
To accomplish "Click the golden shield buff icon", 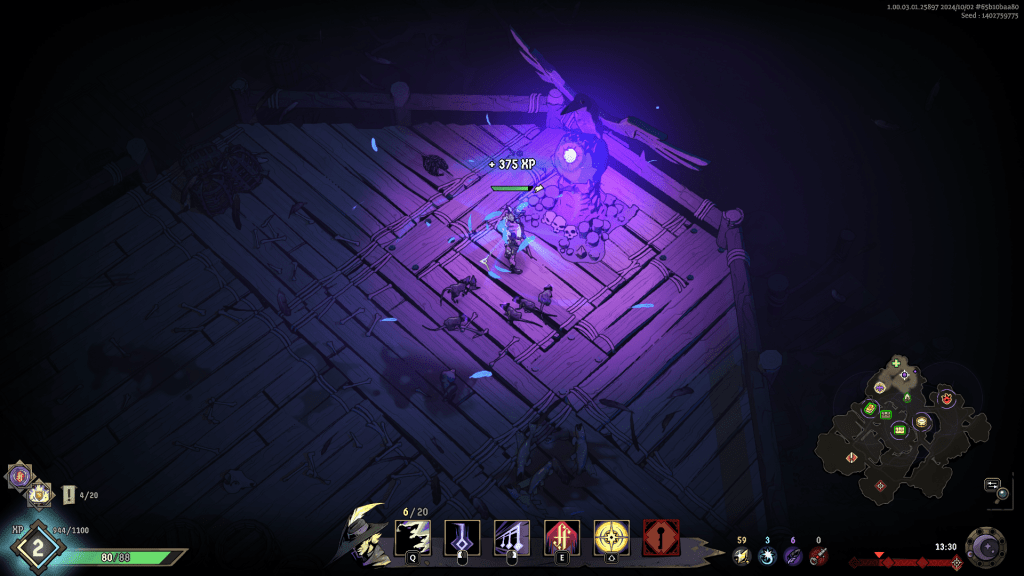I will click(x=39, y=492).
